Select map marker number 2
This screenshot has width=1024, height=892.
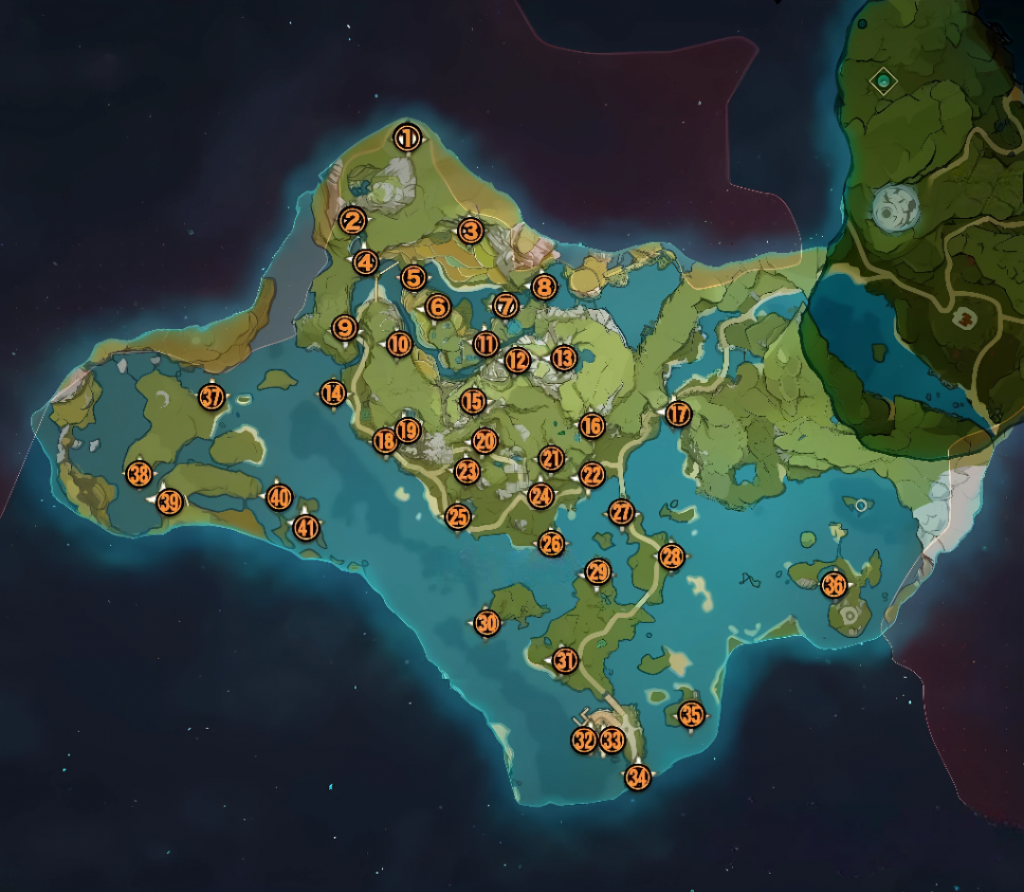352,221
